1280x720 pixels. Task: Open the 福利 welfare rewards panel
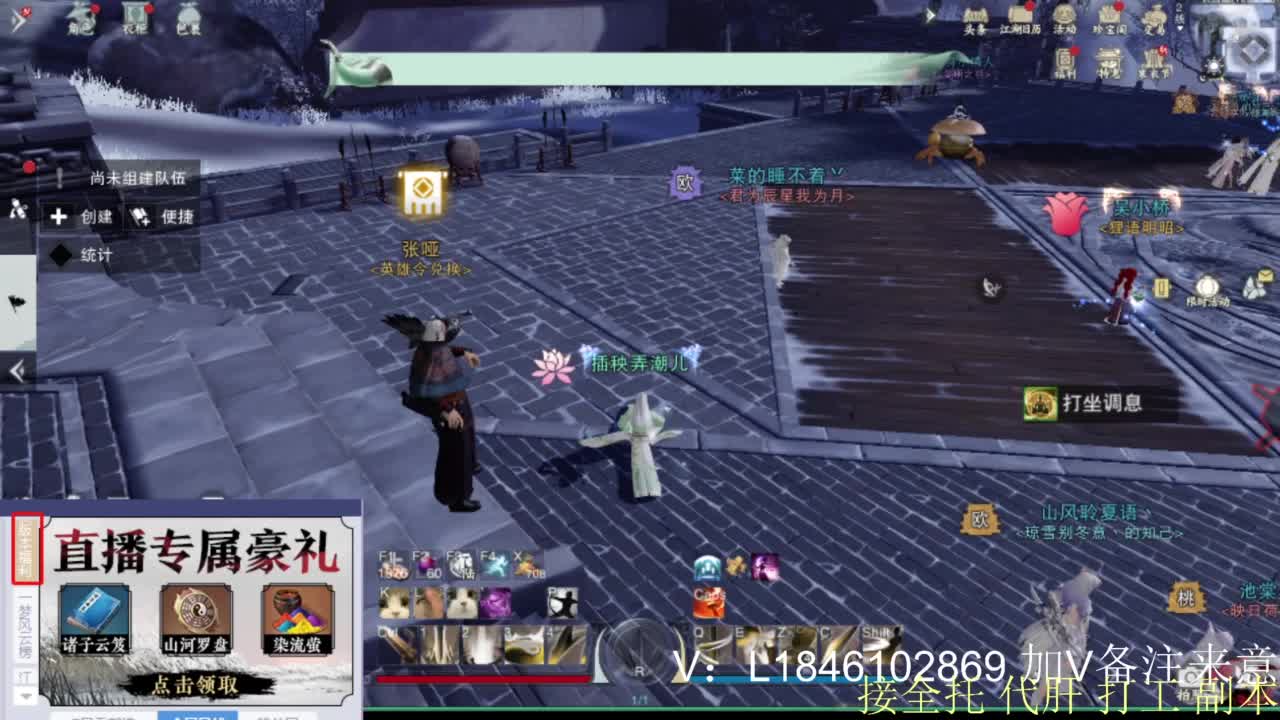point(1064,60)
